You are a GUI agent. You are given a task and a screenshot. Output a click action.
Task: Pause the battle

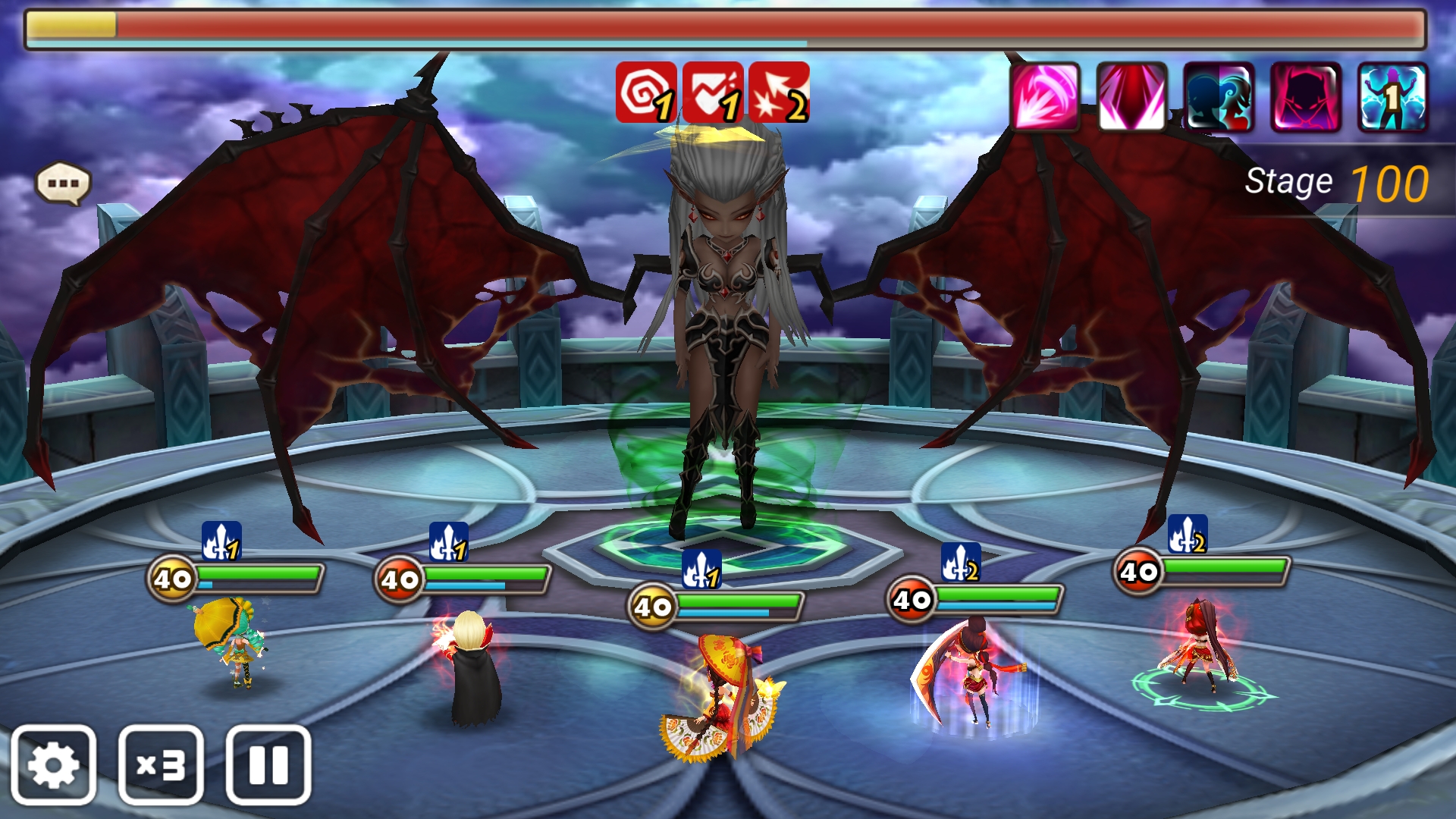268,764
